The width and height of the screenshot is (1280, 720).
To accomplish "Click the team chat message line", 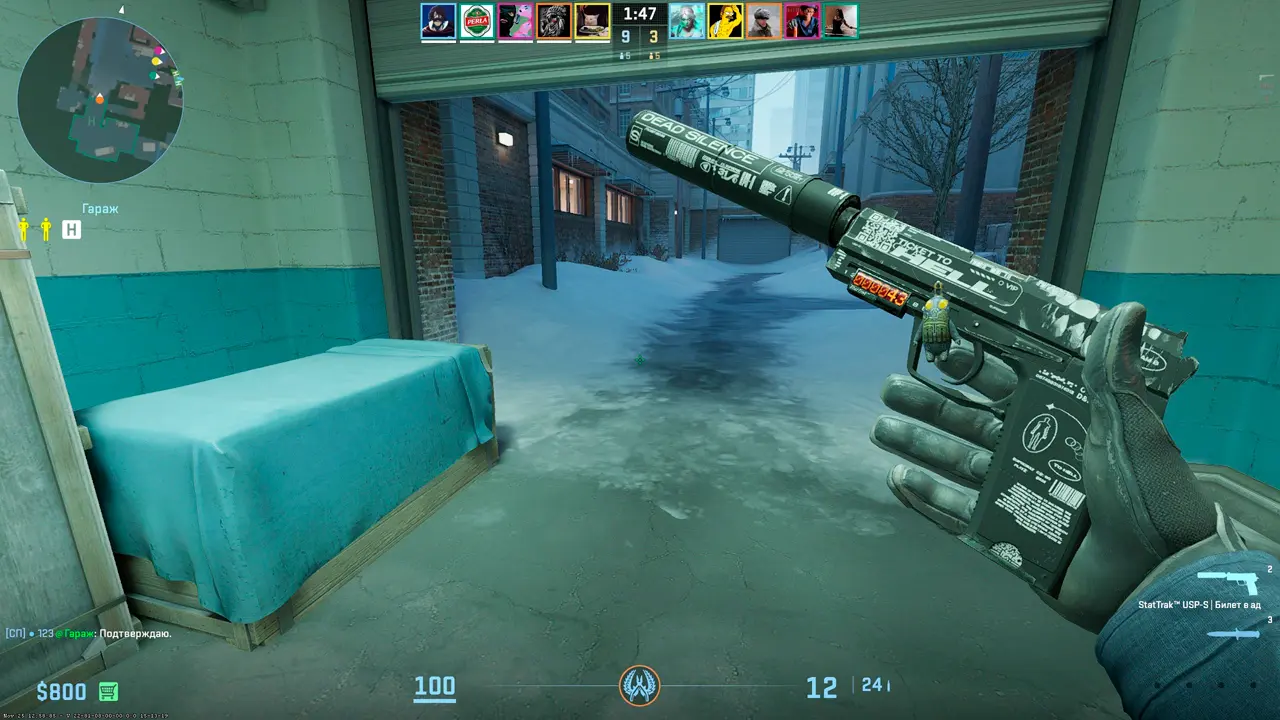I will coord(88,633).
